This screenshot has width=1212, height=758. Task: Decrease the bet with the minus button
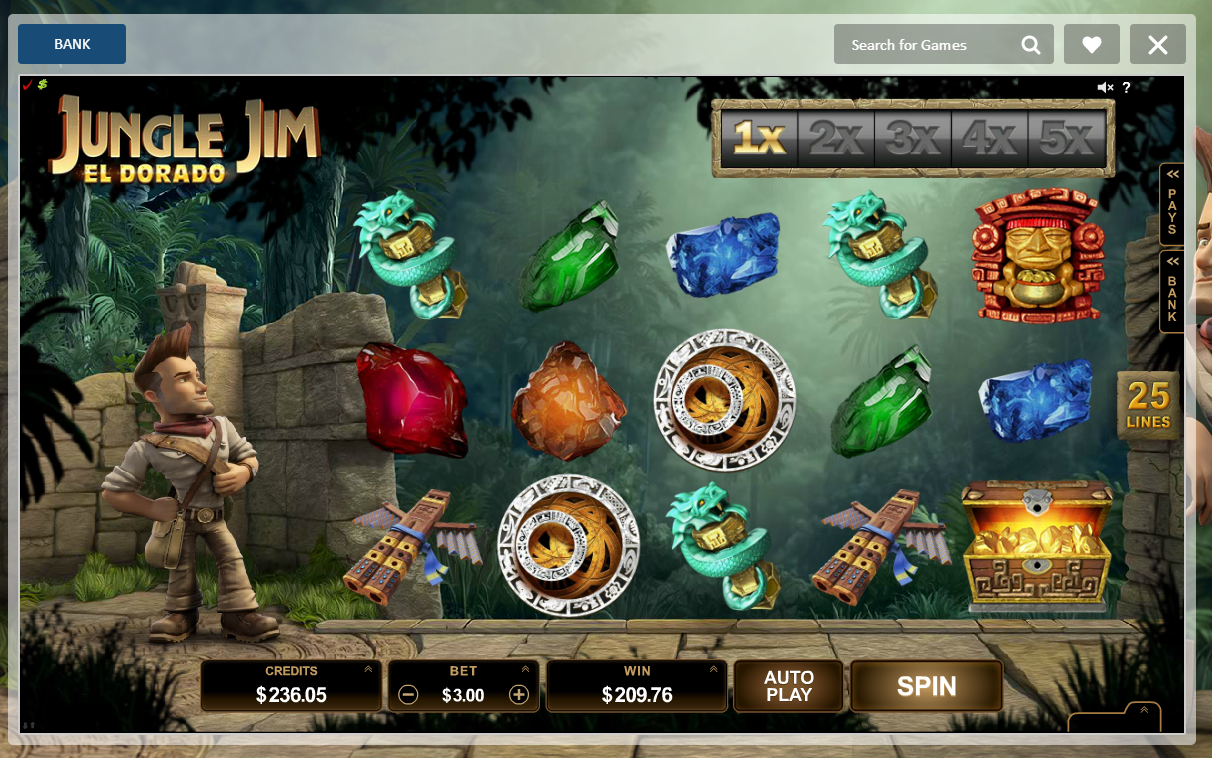(408, 695)
